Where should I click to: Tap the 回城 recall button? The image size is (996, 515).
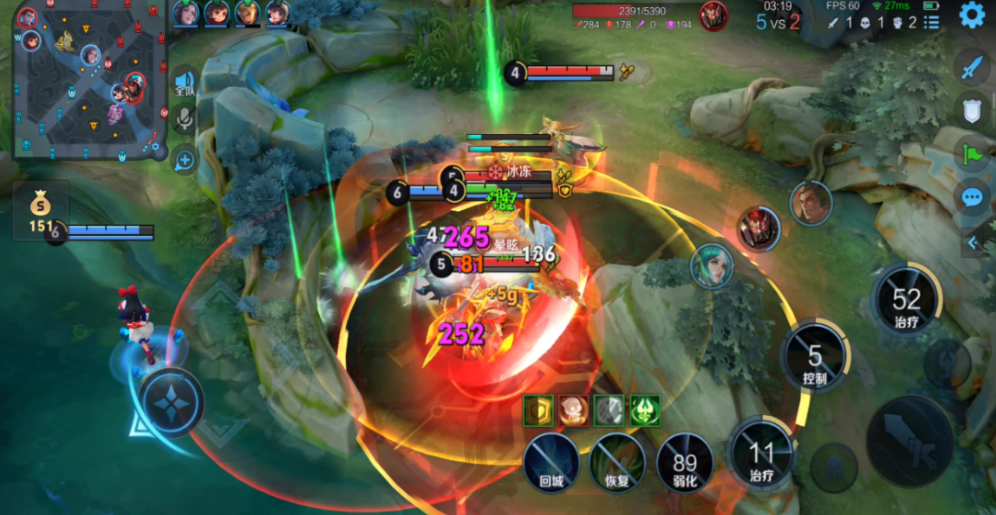tap(552, 463)
